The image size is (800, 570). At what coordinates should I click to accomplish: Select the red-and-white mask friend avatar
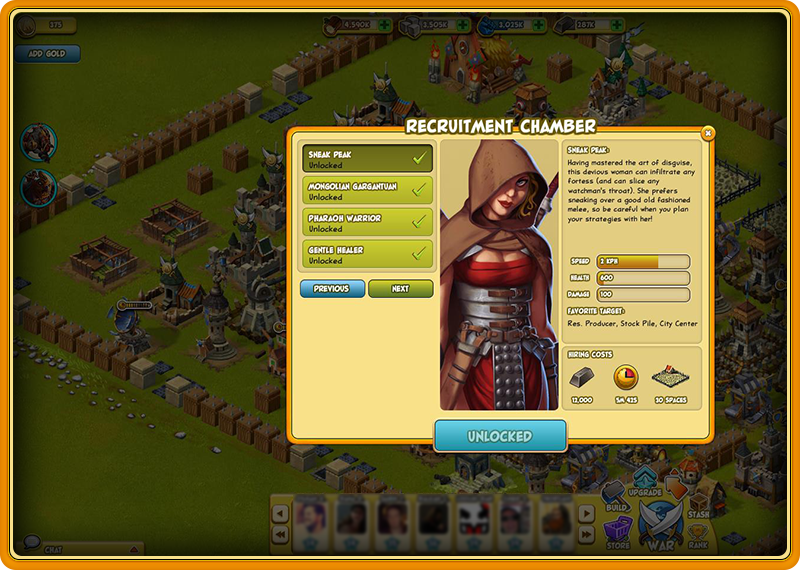pyautogui.click(x=472, y=516)
